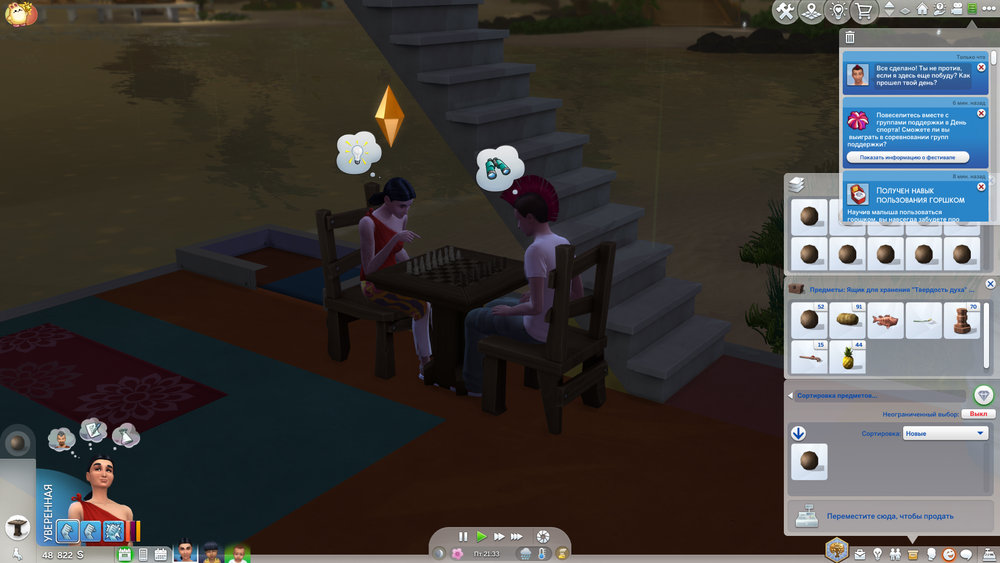Switch to the toddler sim portrait

(x=236, y=552)
